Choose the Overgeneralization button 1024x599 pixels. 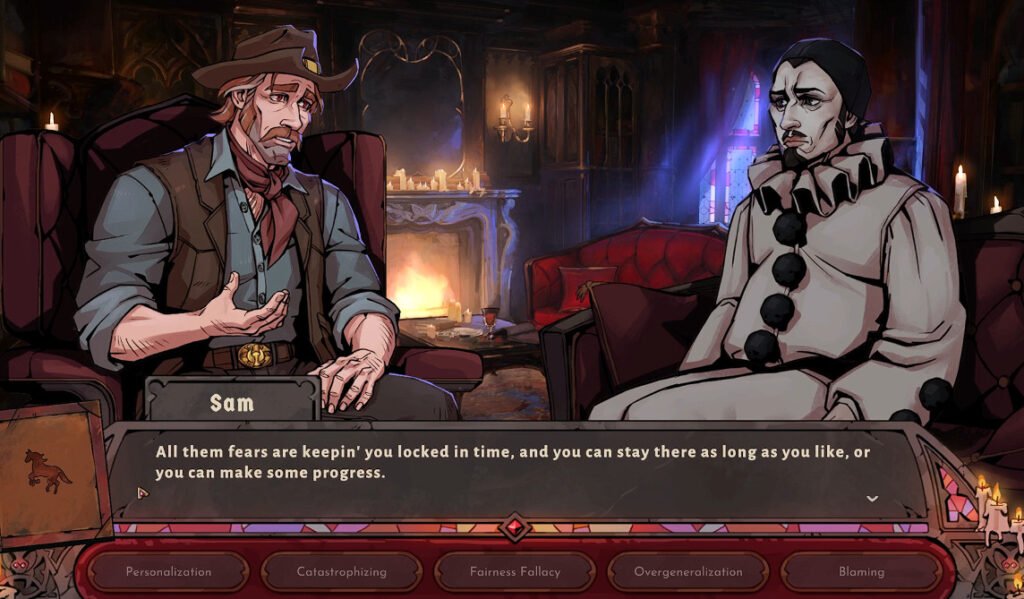coord(688,572)
